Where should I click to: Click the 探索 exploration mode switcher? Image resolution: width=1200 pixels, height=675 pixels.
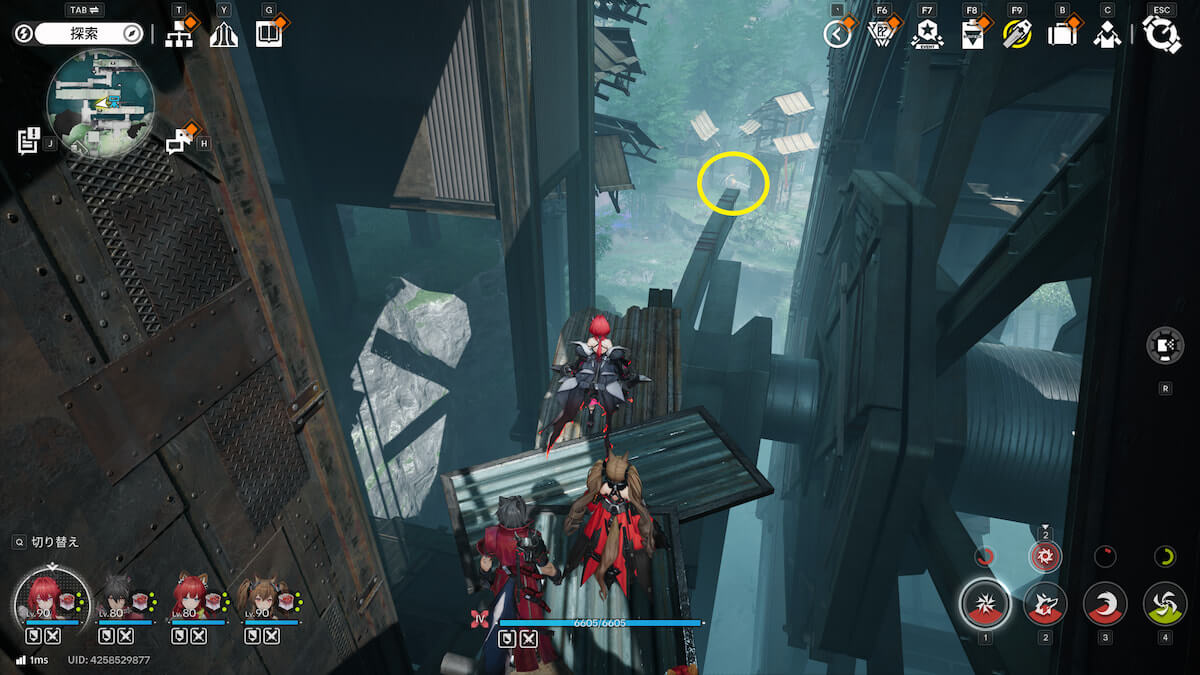(90, 34)
